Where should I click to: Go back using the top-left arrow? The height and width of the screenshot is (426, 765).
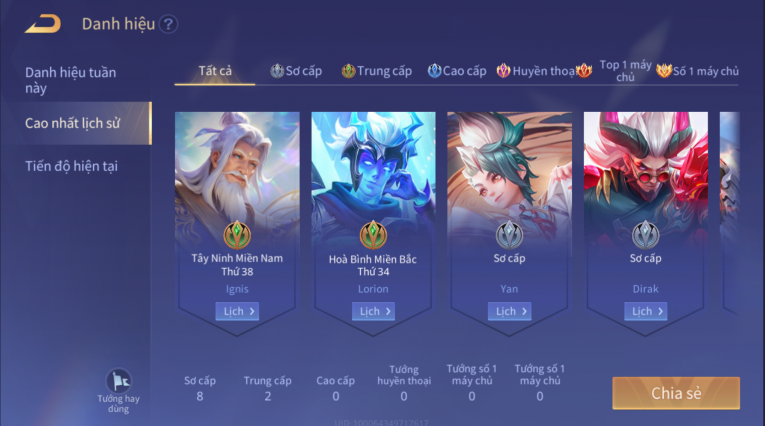43,24
